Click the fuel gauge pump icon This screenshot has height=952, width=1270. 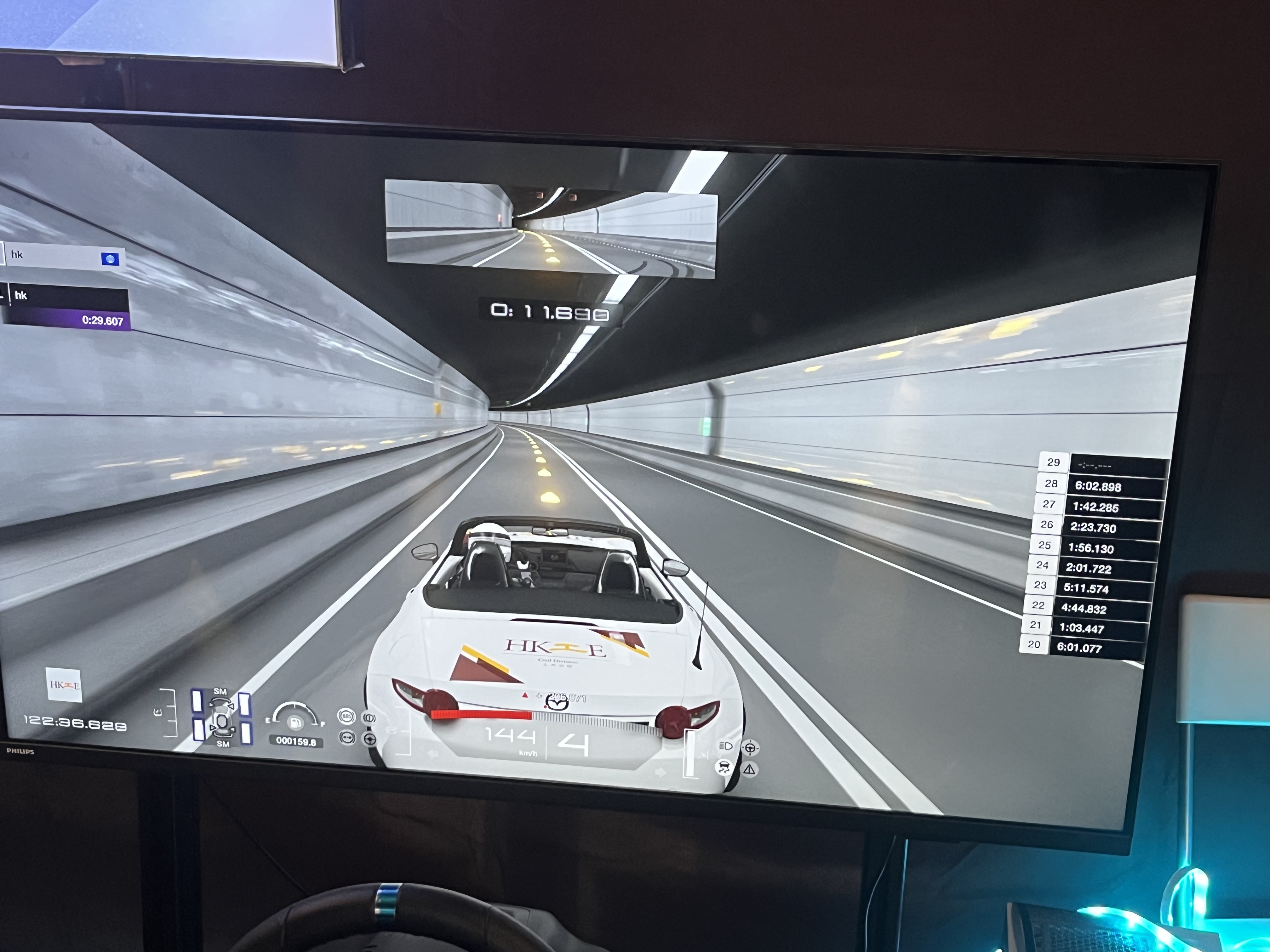coord(295,722)
